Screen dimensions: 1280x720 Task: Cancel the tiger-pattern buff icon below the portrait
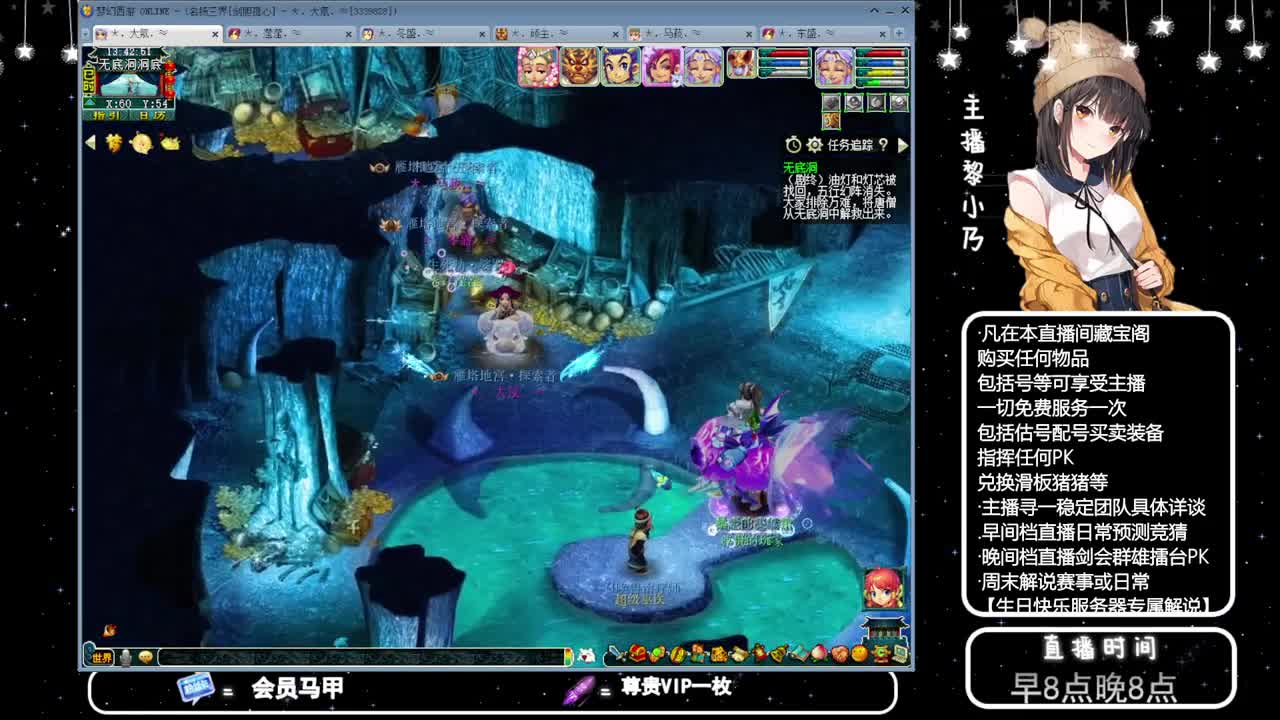click(831, 121)
